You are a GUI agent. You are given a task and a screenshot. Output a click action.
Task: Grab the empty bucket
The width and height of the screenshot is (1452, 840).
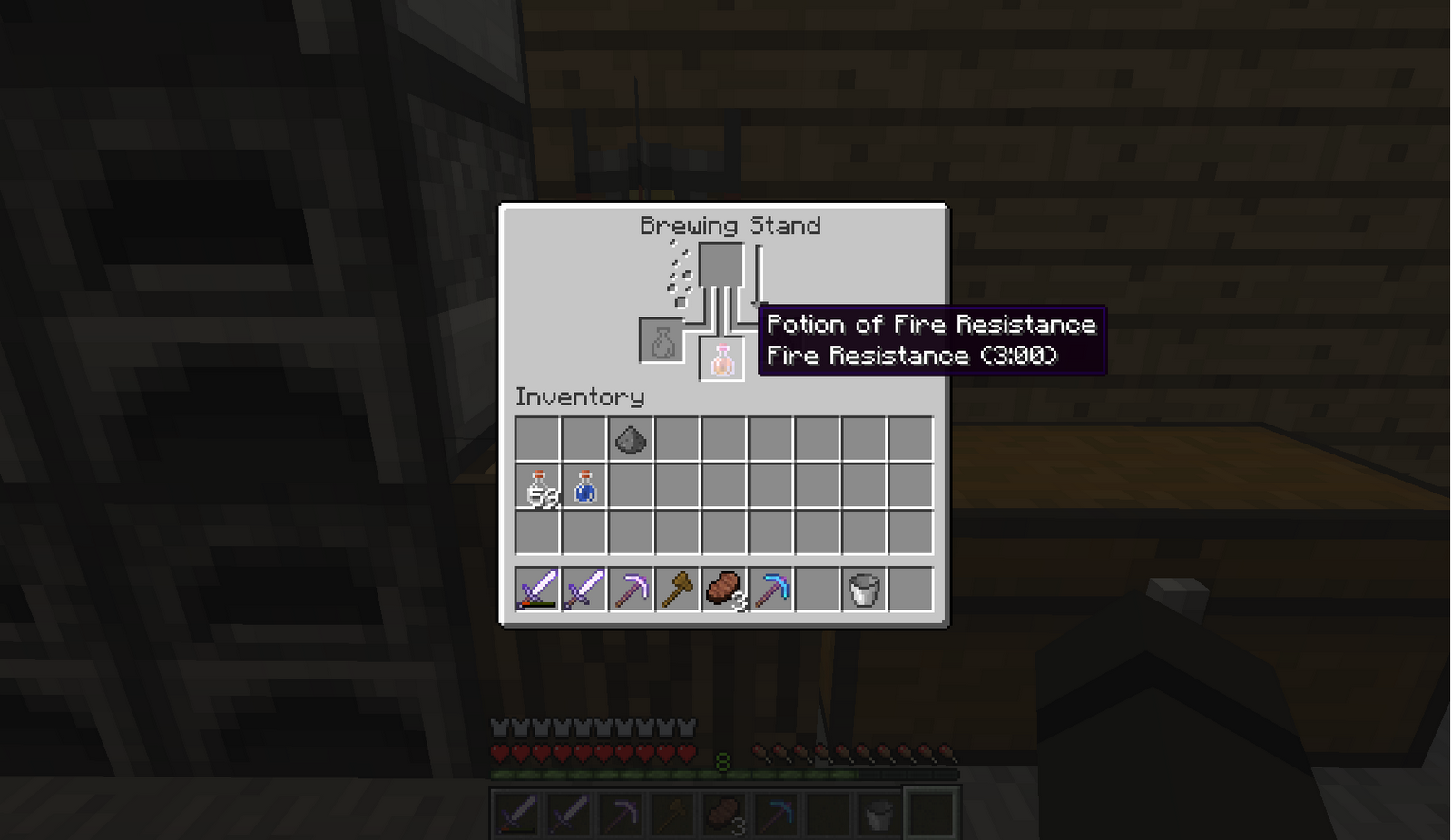(x=864, y=590)
